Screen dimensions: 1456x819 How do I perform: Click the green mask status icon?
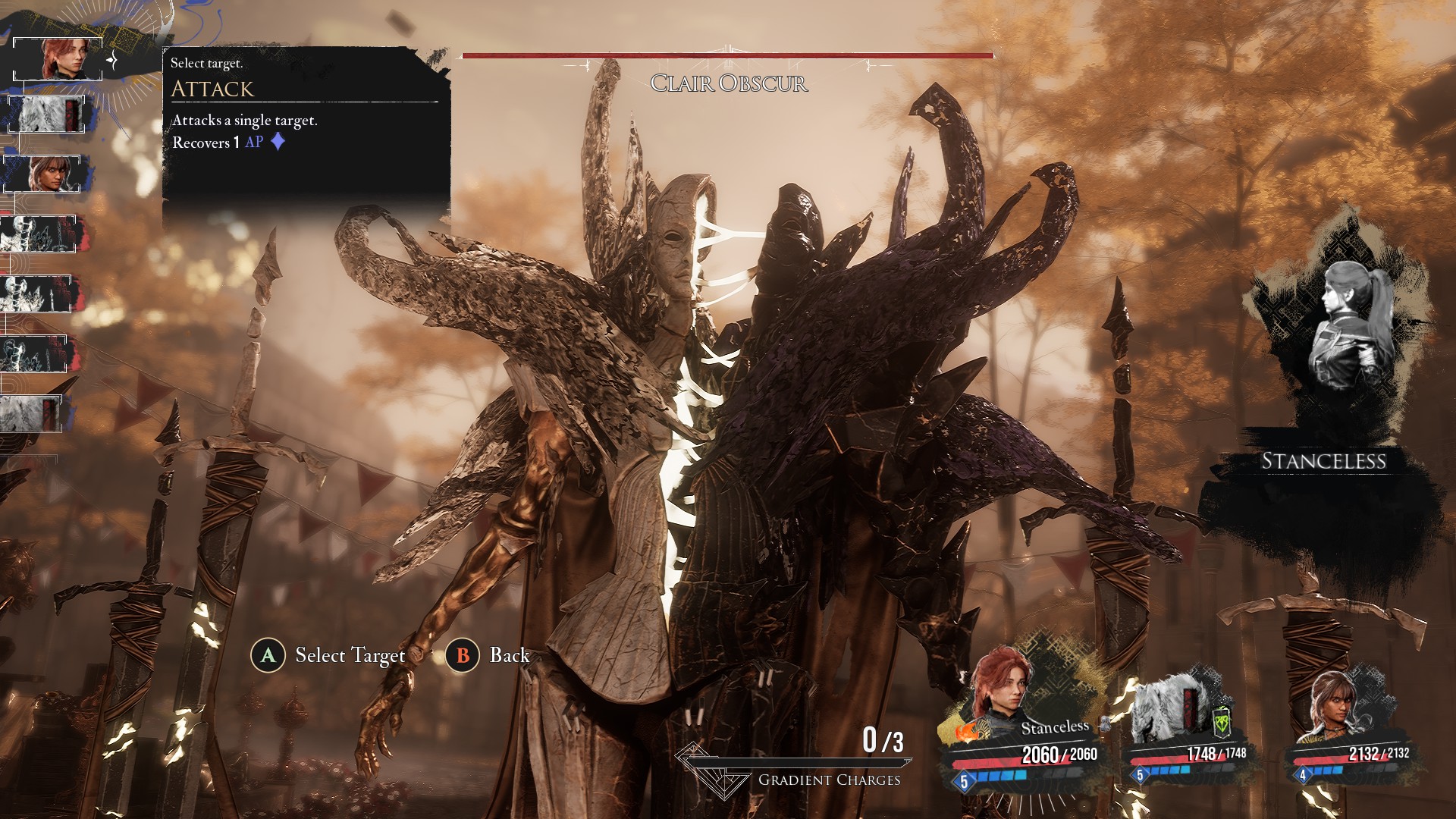[1221, 723]
